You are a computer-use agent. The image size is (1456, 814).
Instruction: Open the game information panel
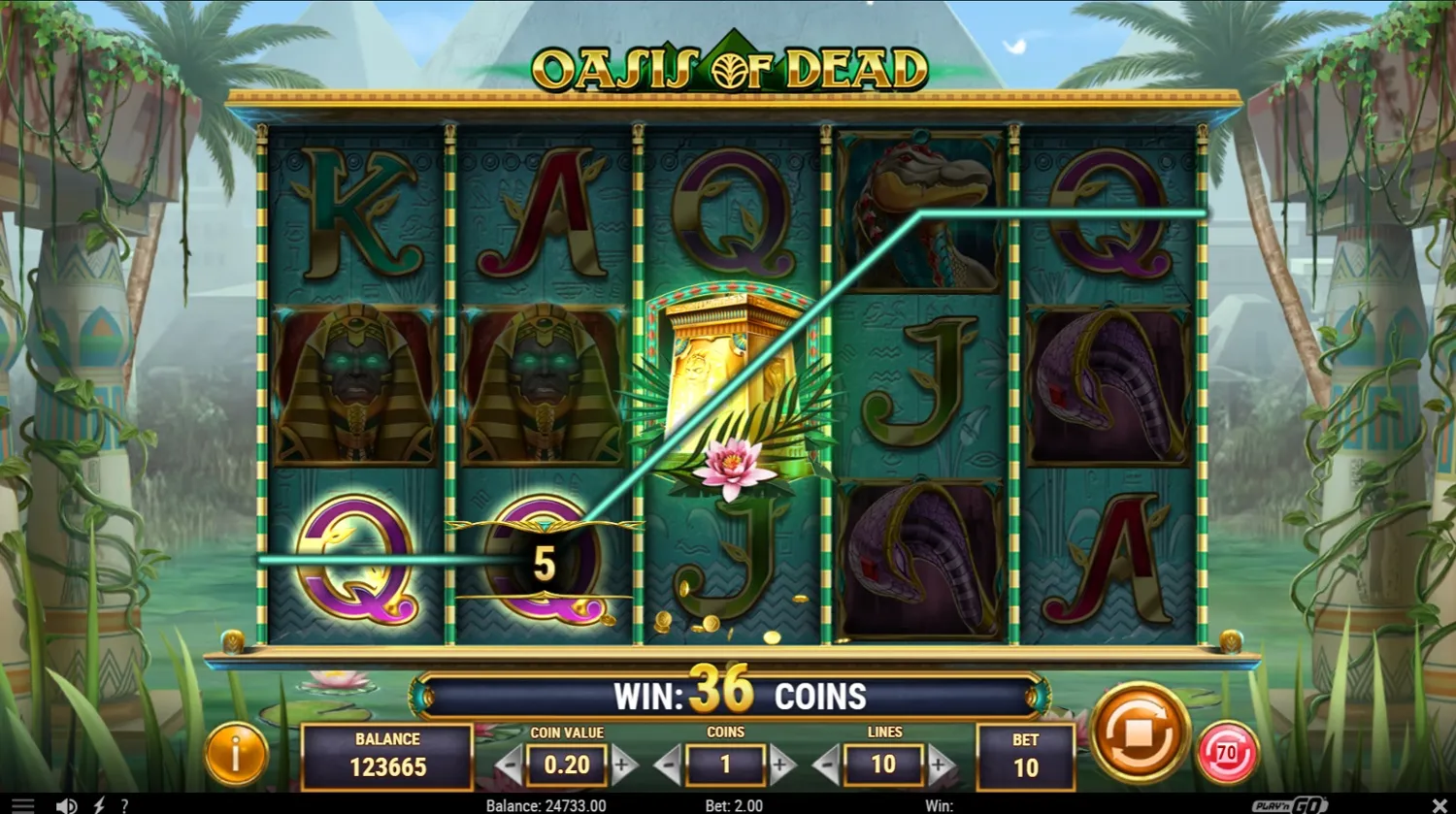(236, 753)
